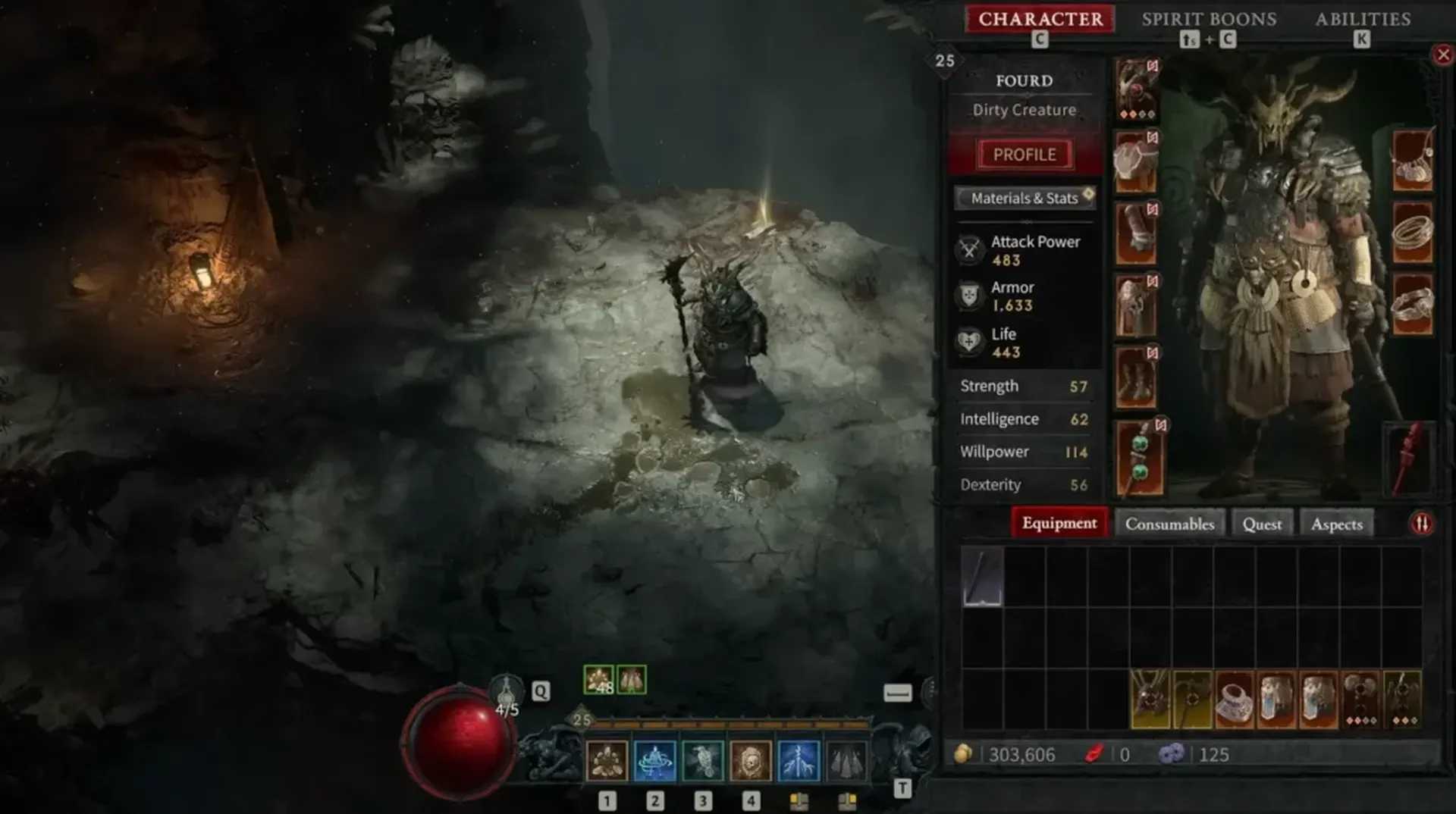Click the Profile button
Screen dimensions: 1456x814
pyautogui.click(x=1025, y=154)
